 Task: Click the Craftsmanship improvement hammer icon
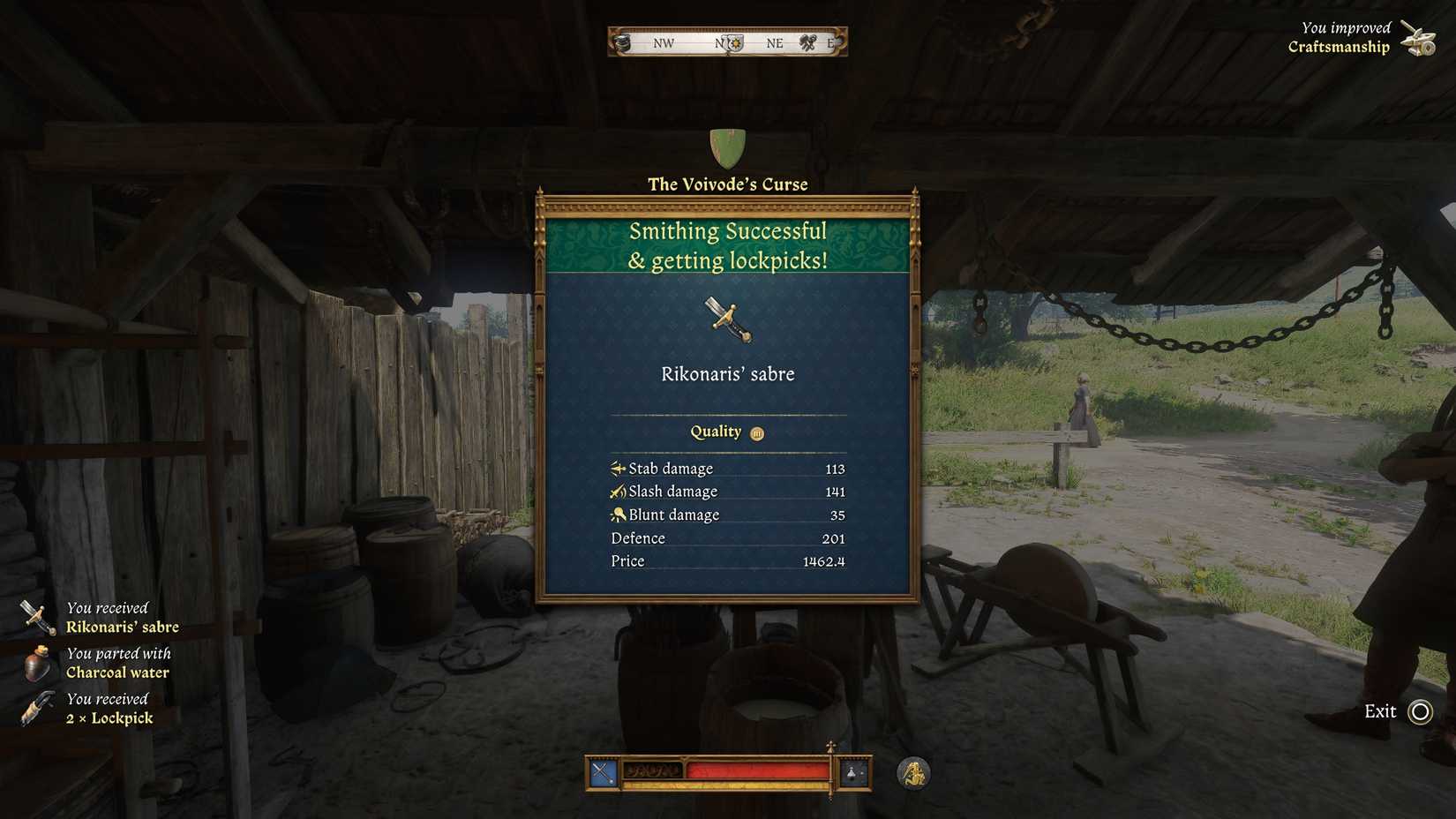point(1419,37)
